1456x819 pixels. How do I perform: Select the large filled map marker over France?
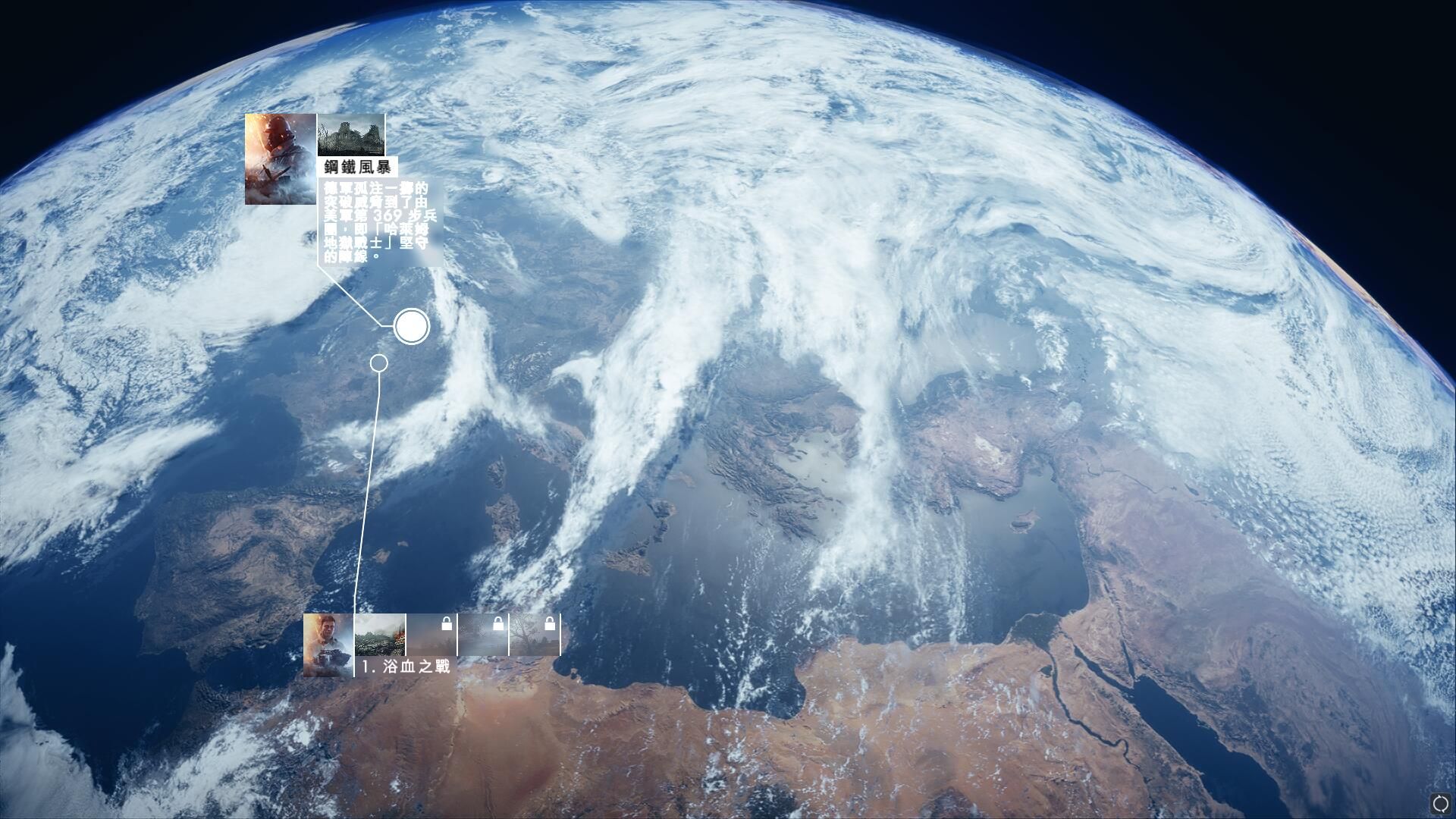412,327
